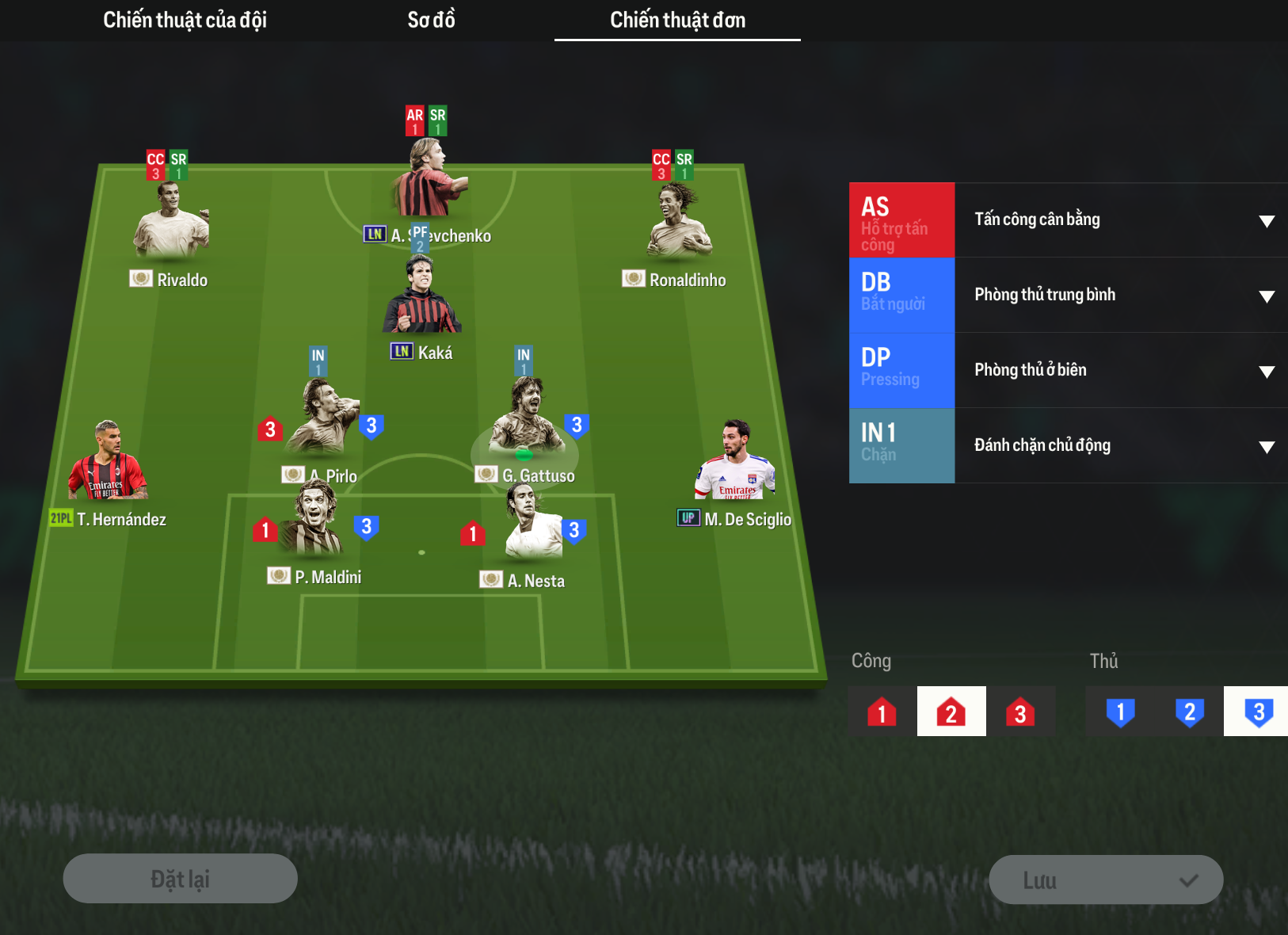Switch to the Chiến thuật của đội tab
Screen dimensions: 1288x935
pyautogui.click(x=185, y=20)
